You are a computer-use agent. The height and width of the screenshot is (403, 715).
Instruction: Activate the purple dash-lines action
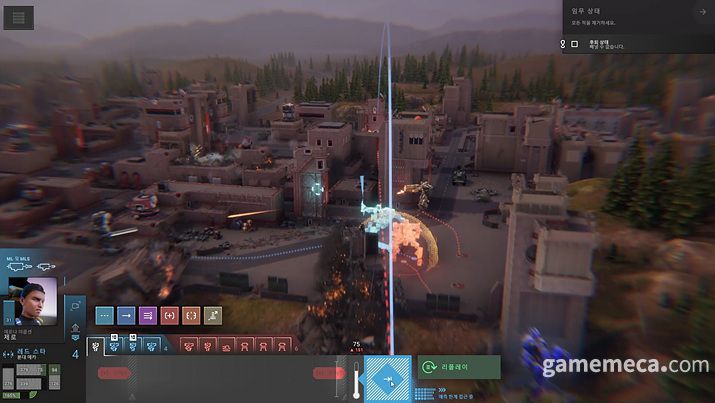click(x=148, y=315)
